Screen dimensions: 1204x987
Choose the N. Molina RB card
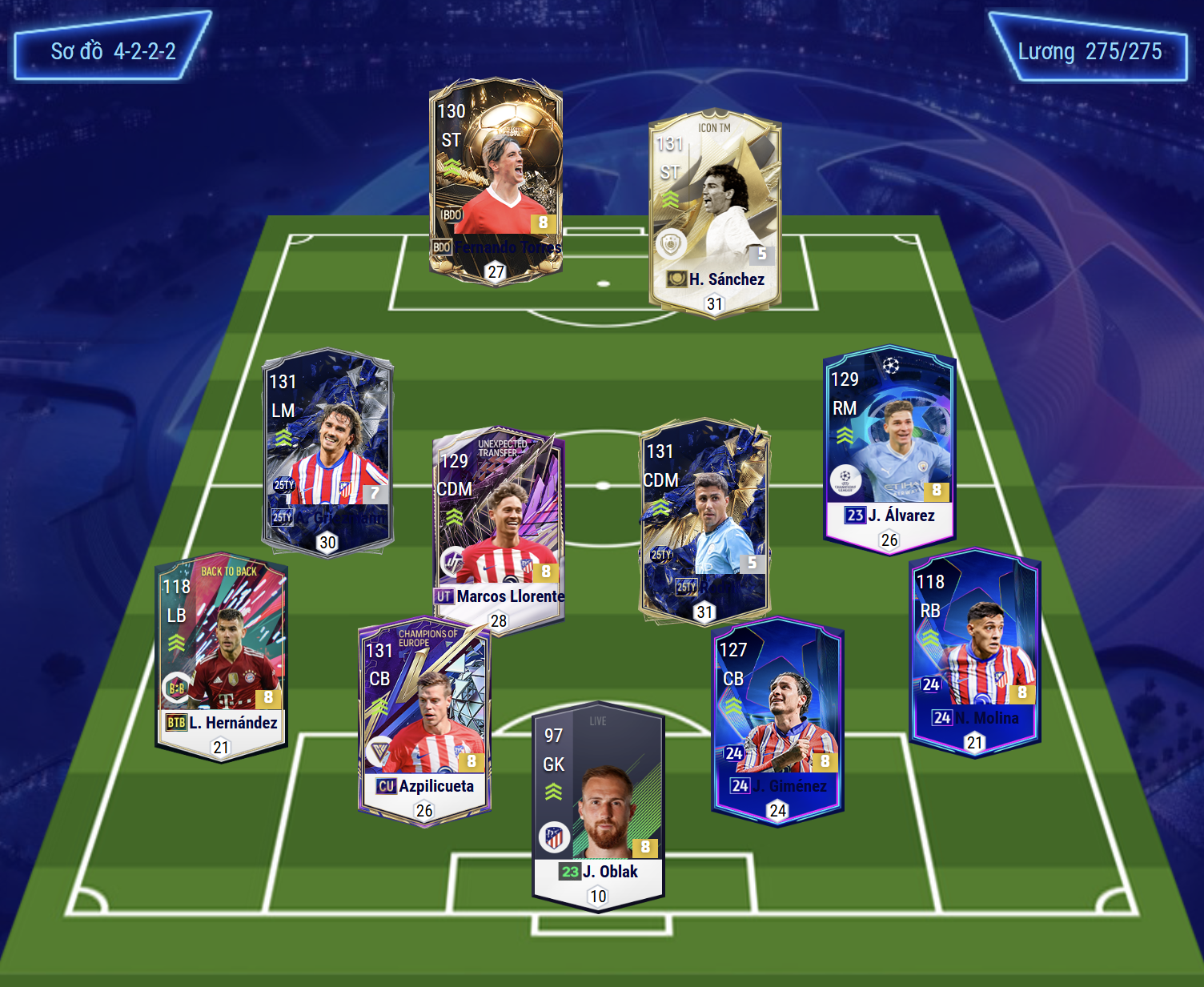pos(974,652)
